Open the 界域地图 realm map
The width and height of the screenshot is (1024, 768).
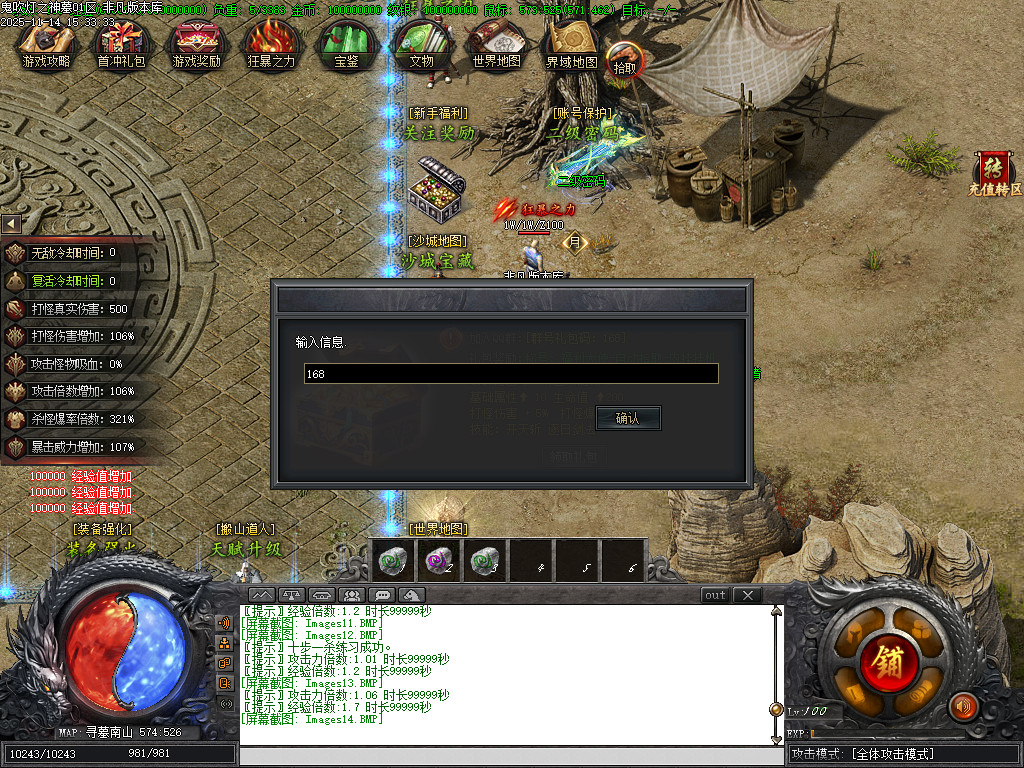(571, 45)
